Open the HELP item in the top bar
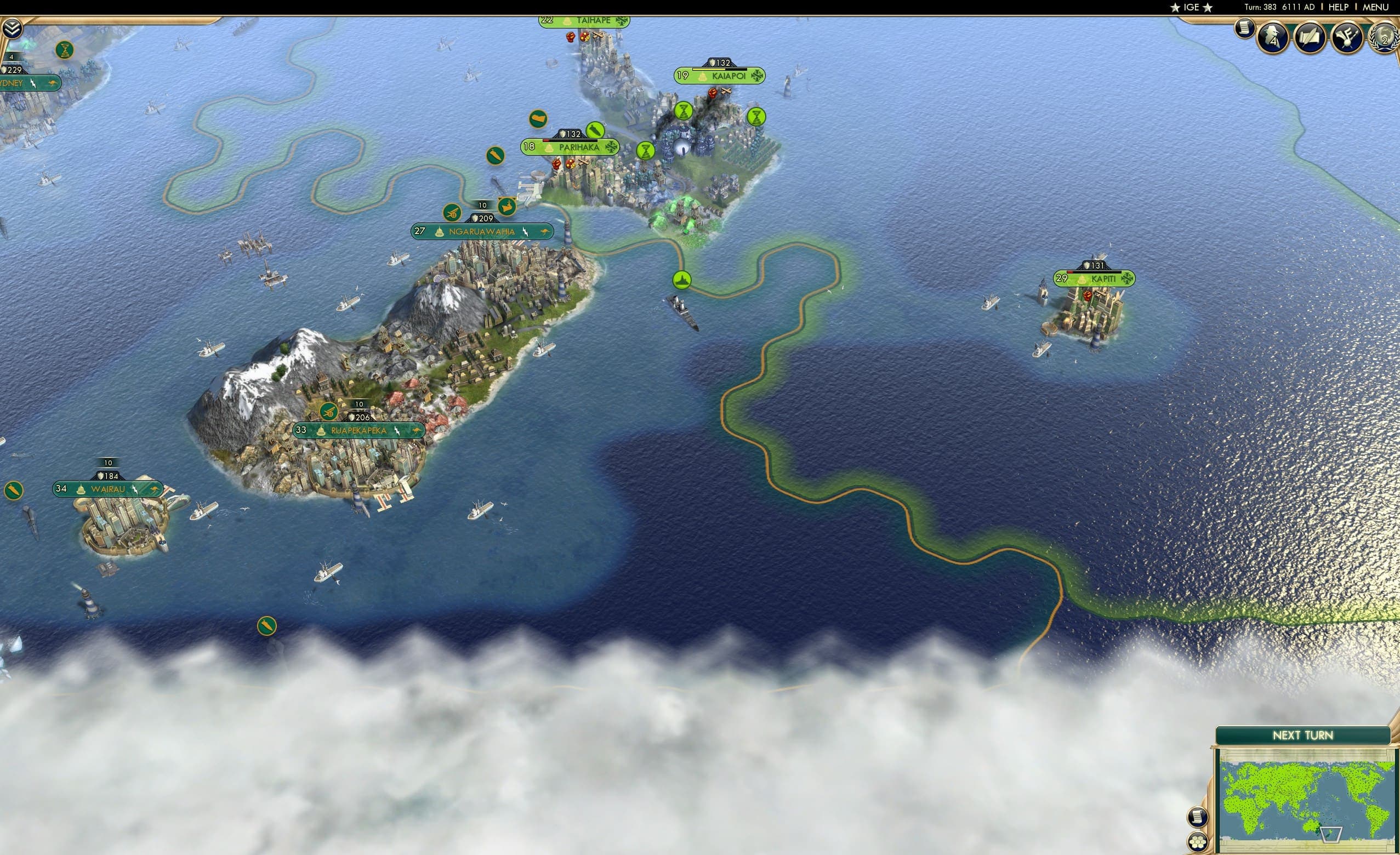This screenshot has width=1400, height=855. click(1338, 7)
